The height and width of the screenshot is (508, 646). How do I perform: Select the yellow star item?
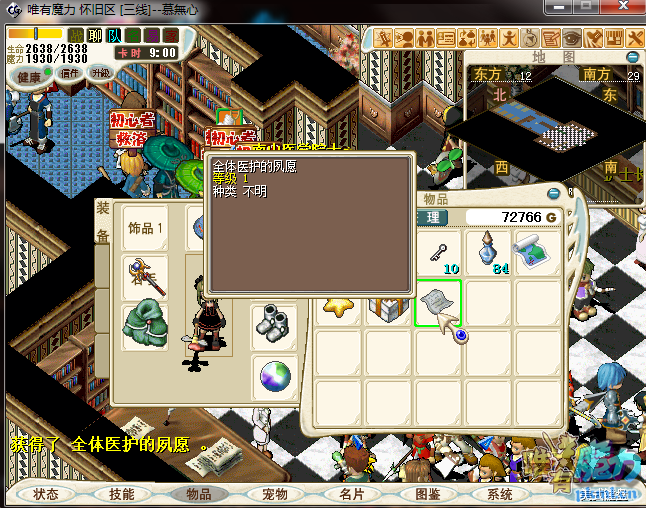(338, 305)
